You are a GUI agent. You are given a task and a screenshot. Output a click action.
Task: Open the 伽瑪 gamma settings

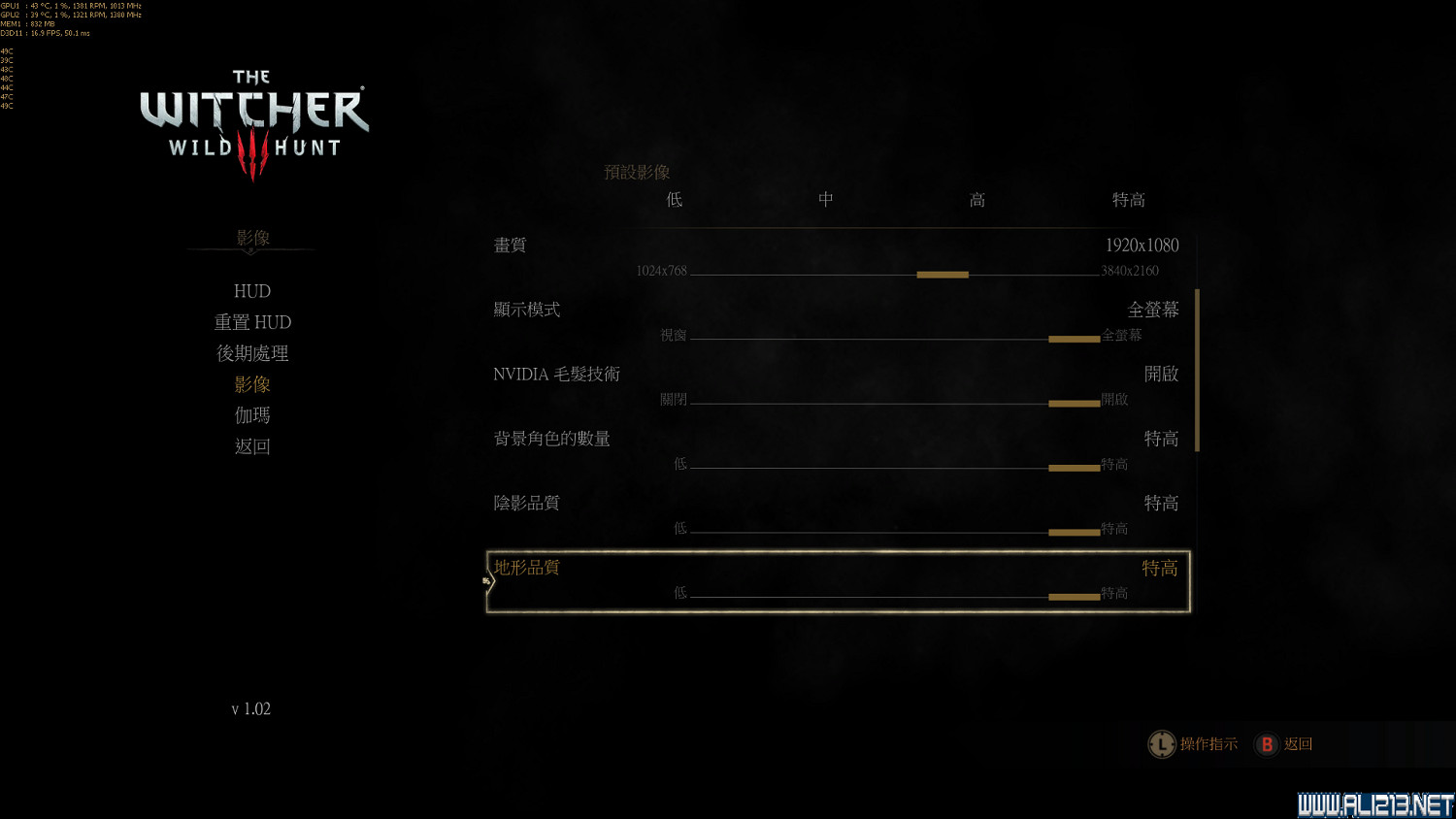252,415
